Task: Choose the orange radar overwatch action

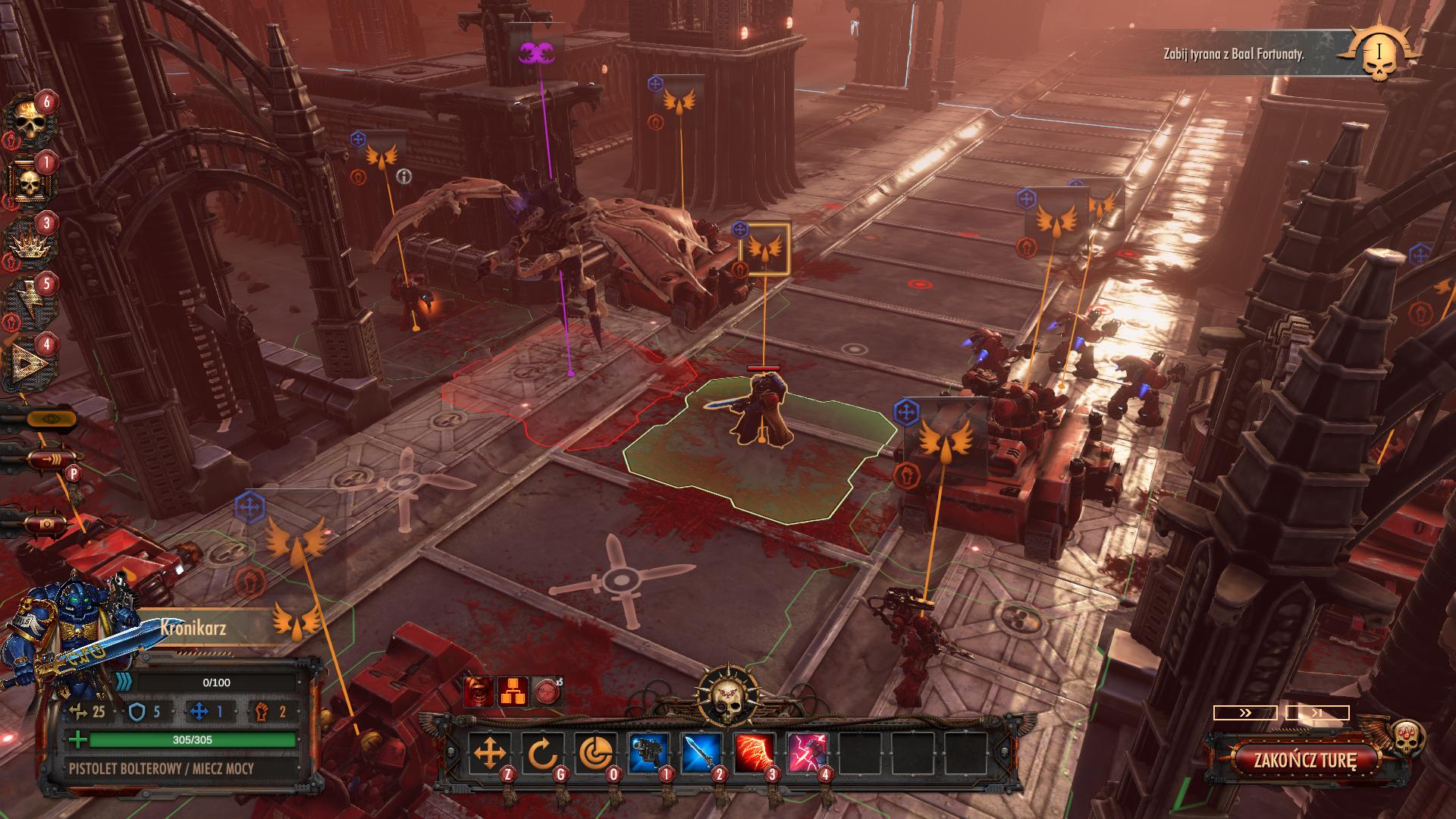Action: [595, 754]
